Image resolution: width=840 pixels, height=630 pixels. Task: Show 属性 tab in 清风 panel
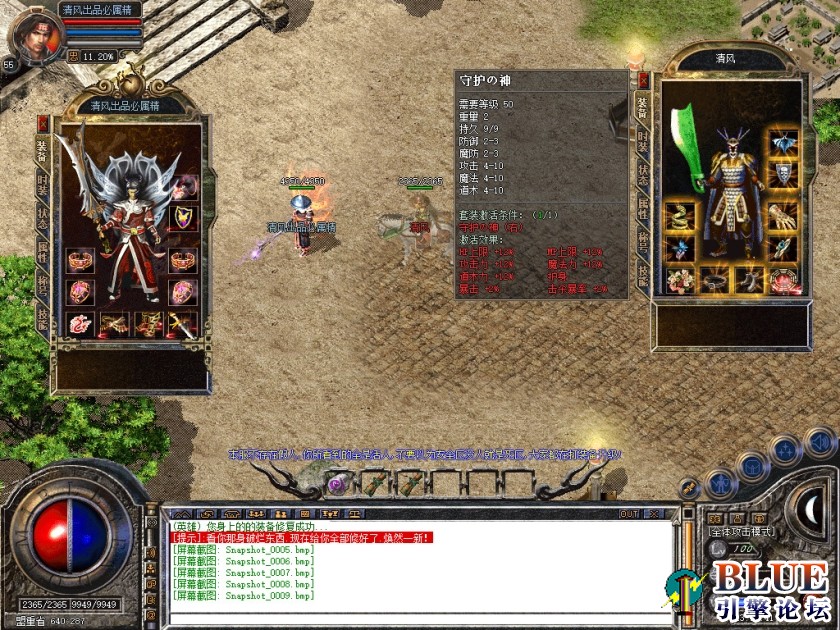tap(643, 208)
